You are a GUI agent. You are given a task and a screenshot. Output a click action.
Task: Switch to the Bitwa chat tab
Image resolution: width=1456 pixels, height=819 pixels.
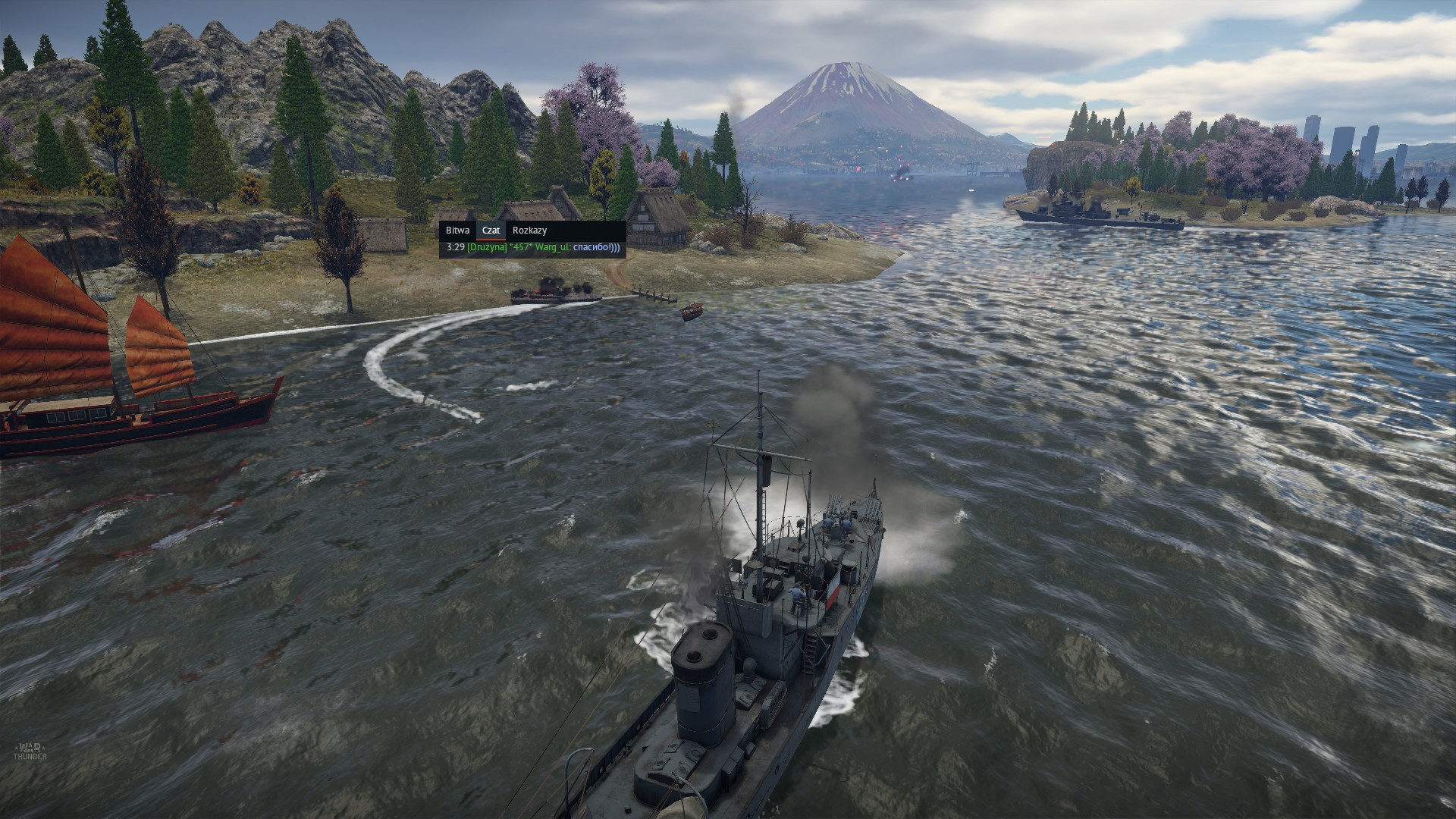[457, 231]
